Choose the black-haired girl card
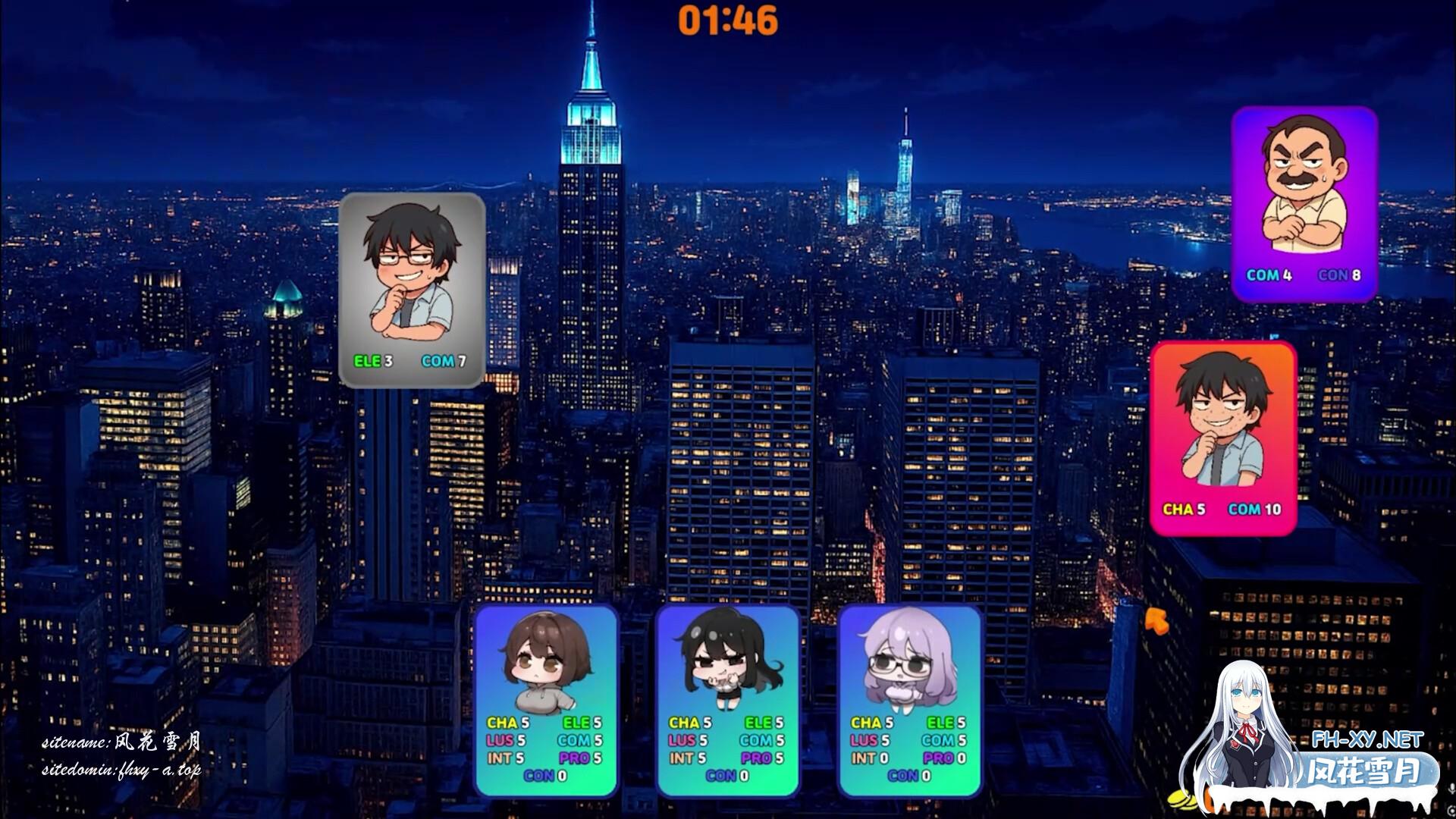 coord(727,699)
